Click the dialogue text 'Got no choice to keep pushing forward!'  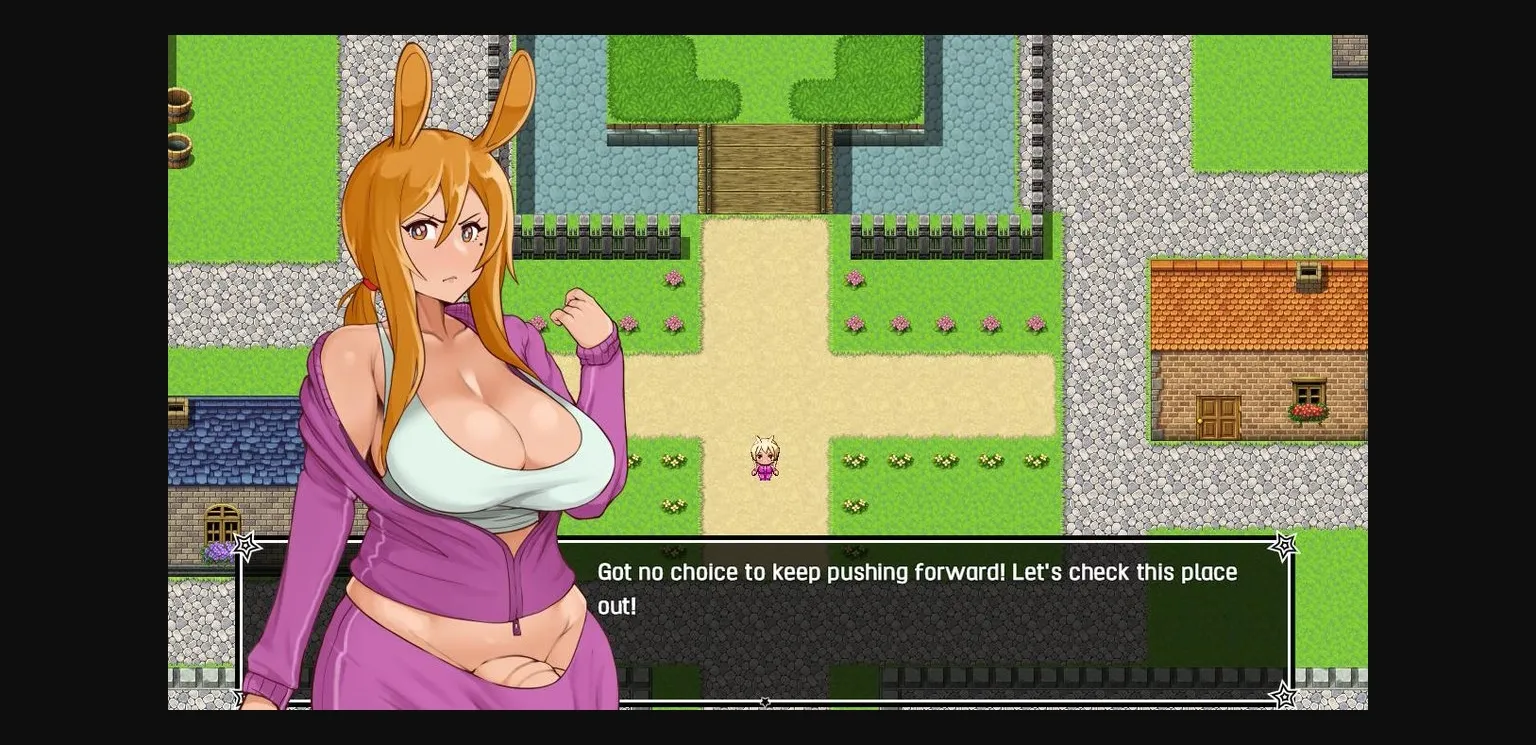916,572
